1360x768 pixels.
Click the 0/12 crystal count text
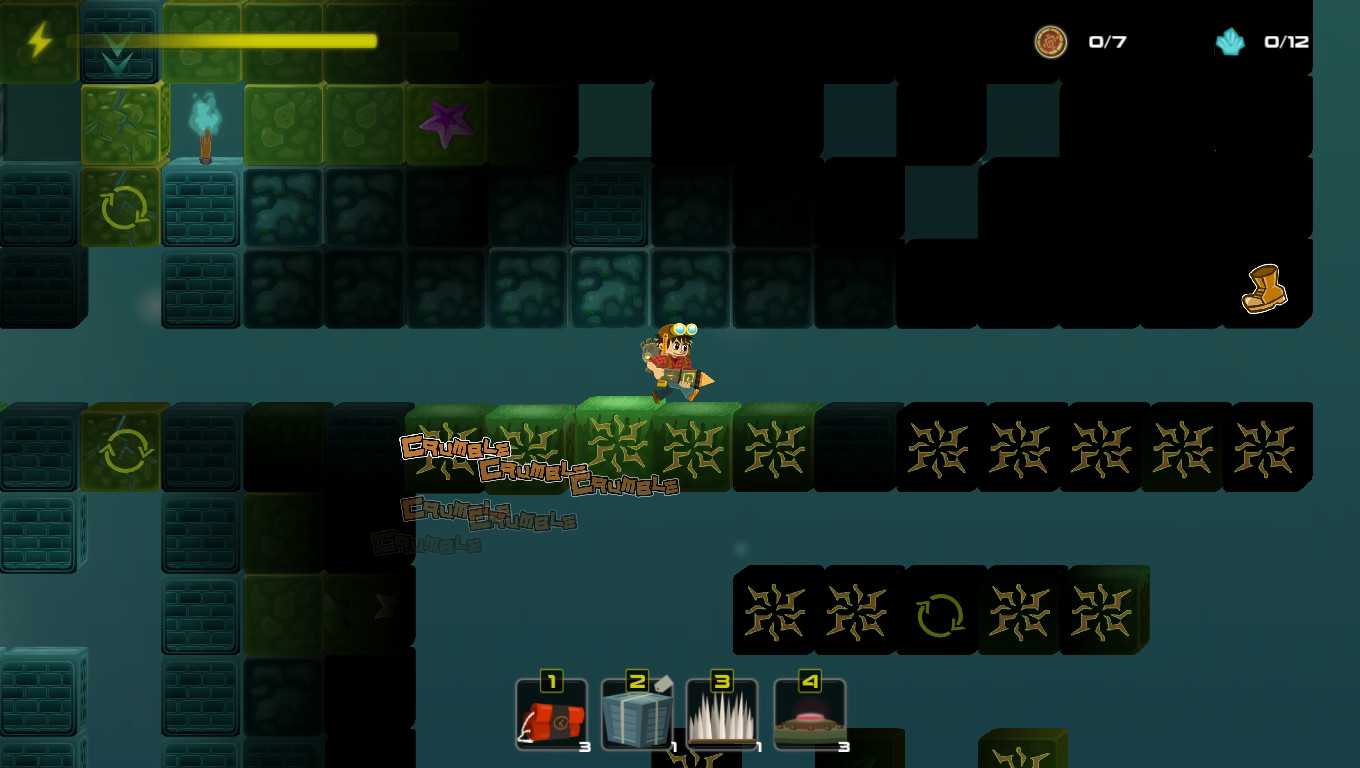coord(1287,42)
